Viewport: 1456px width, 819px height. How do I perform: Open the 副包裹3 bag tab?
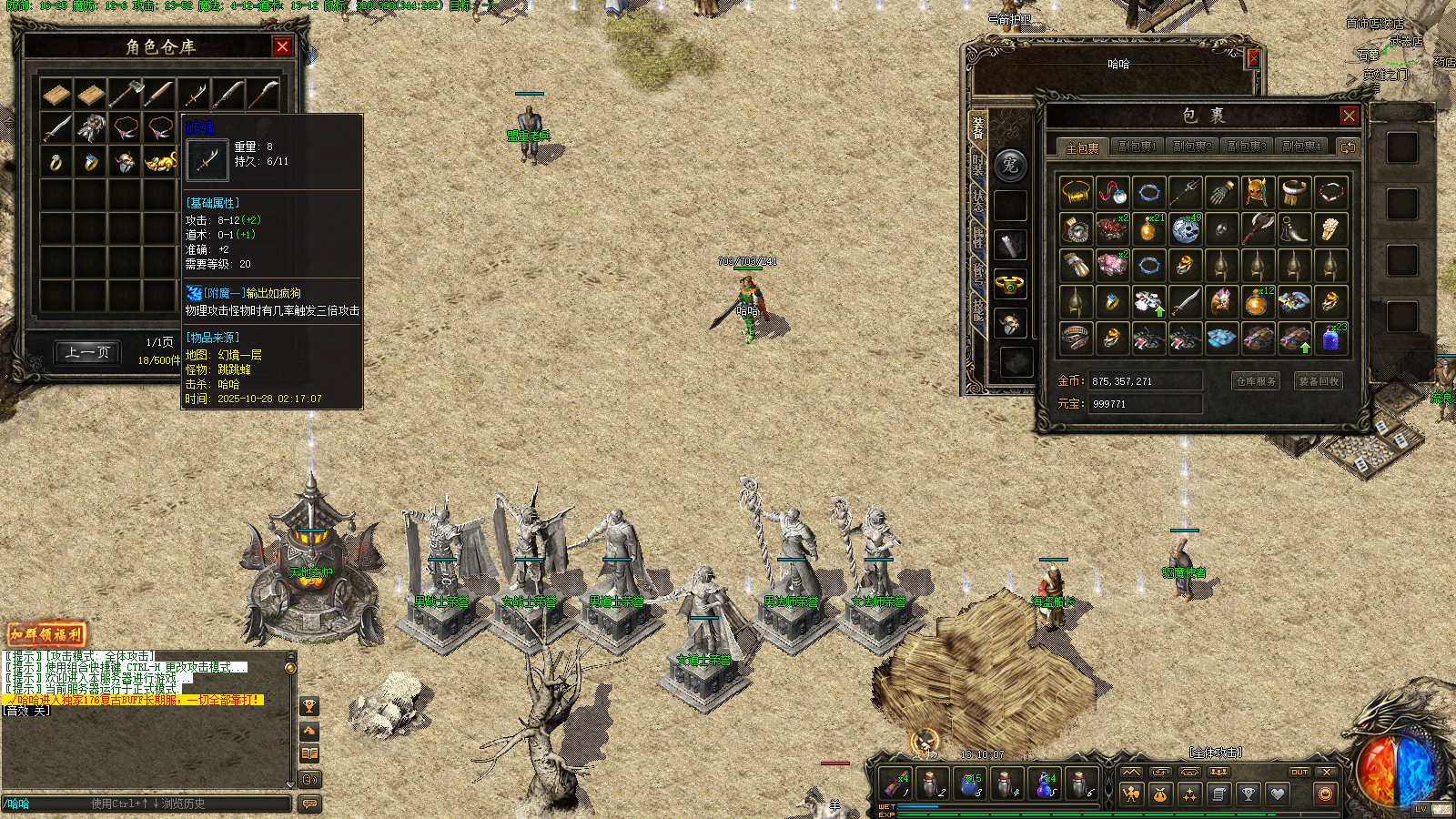point(1246,147)
